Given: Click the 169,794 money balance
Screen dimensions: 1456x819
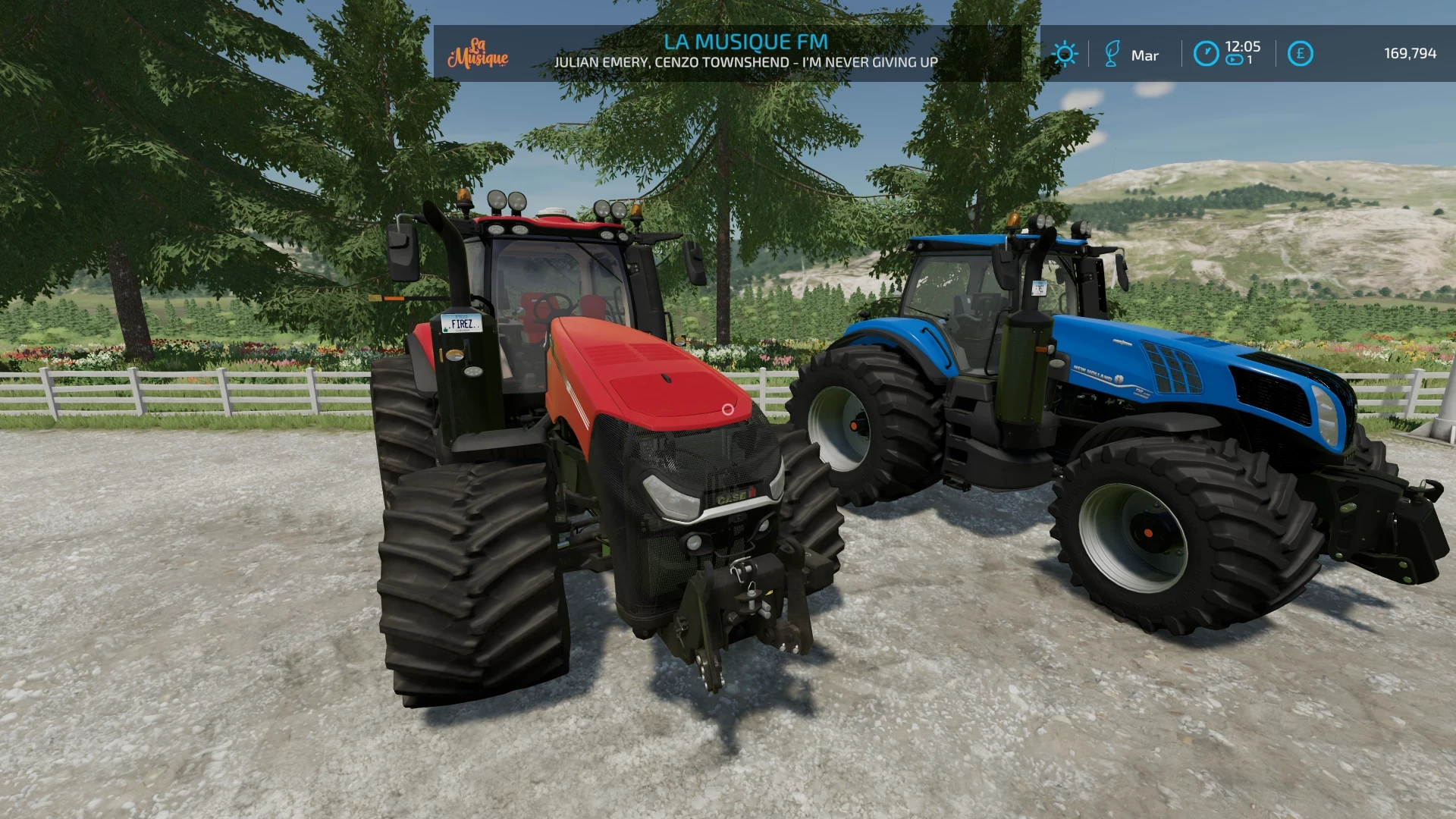Looking at the screenshot, I should point(1411,54).
